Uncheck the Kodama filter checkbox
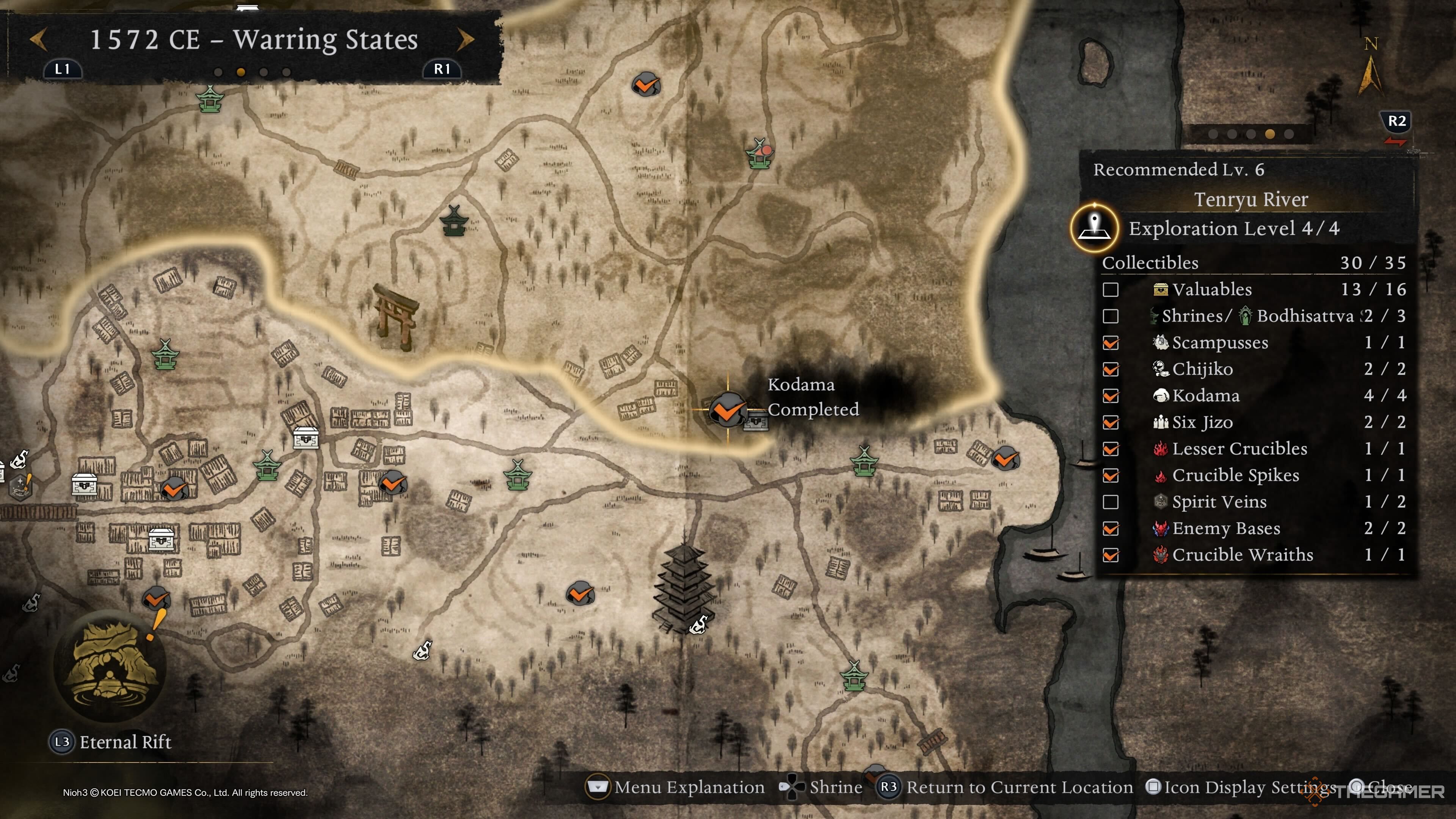This screenshot has height=819, width=1456. click(1111, 395)
